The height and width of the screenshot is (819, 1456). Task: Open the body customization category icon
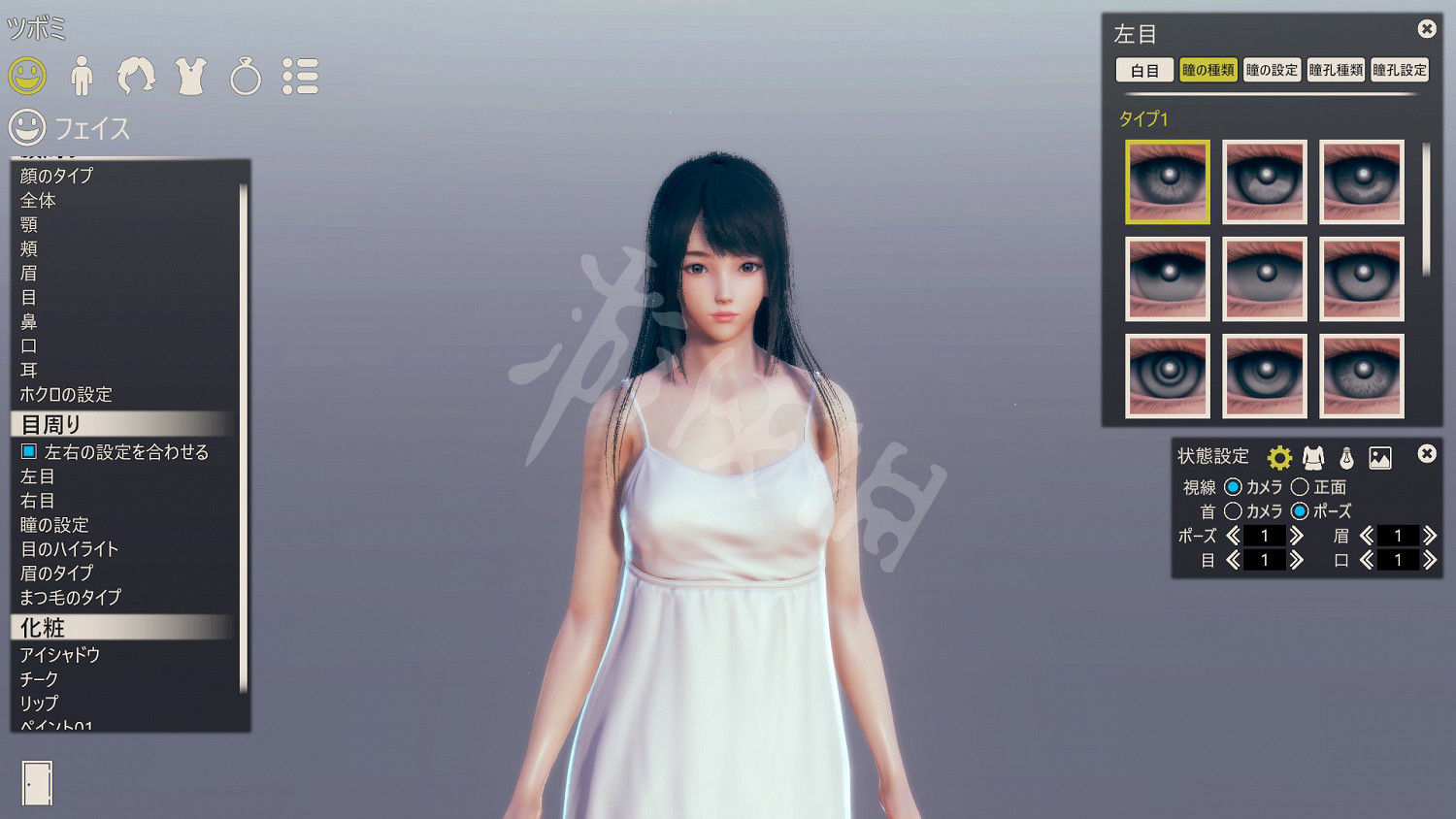[83, 75]
